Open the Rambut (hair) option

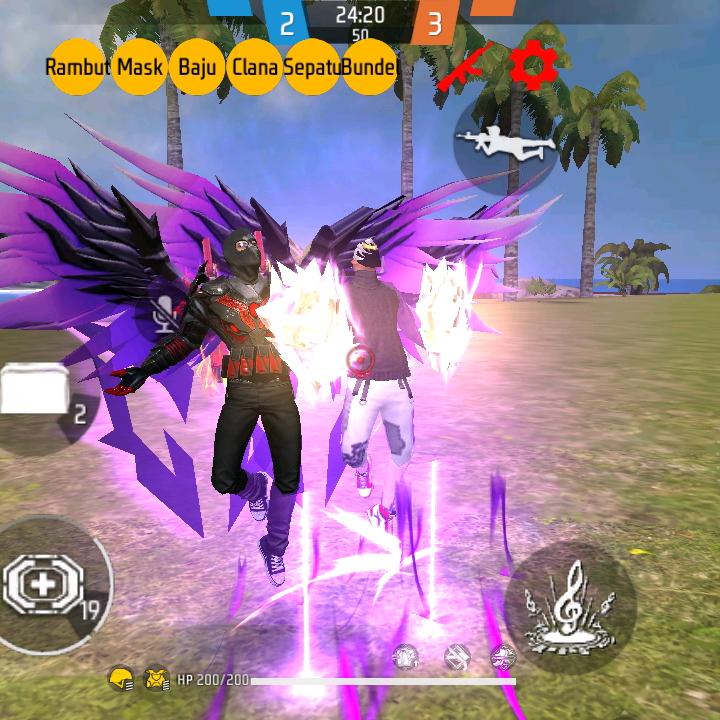[77, 67]
